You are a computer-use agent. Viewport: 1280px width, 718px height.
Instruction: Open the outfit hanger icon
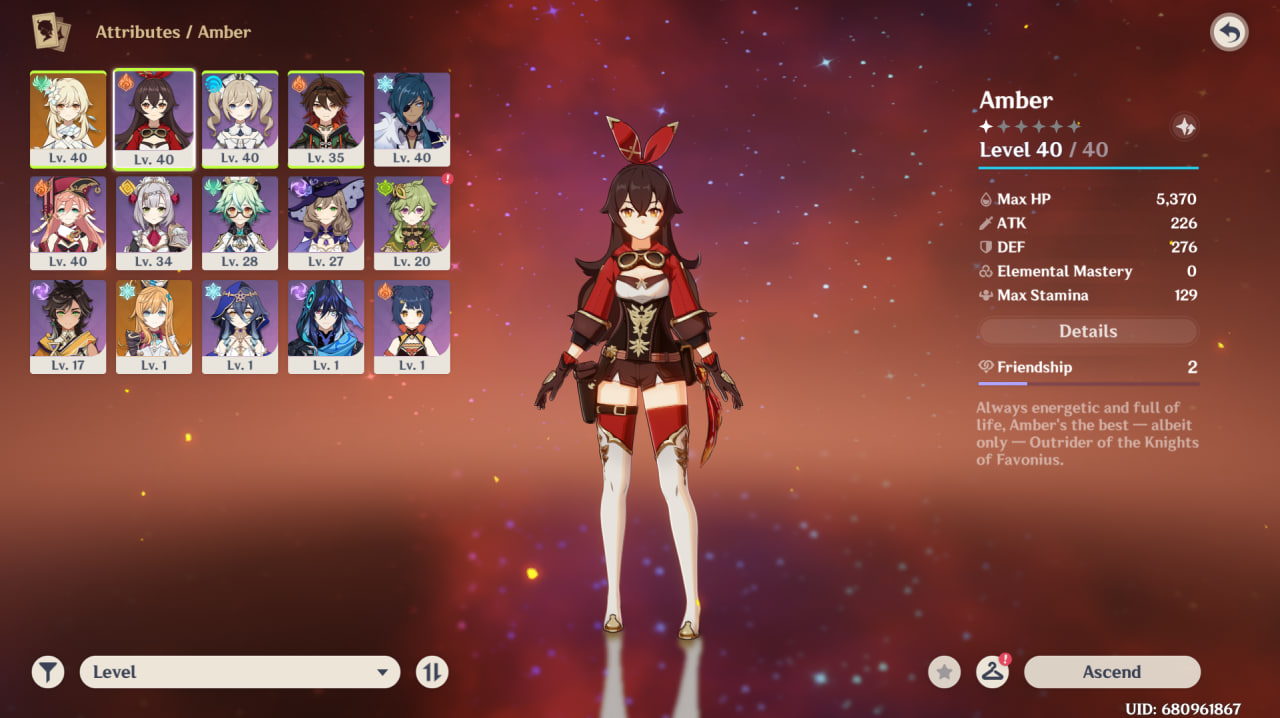point(992,672)
